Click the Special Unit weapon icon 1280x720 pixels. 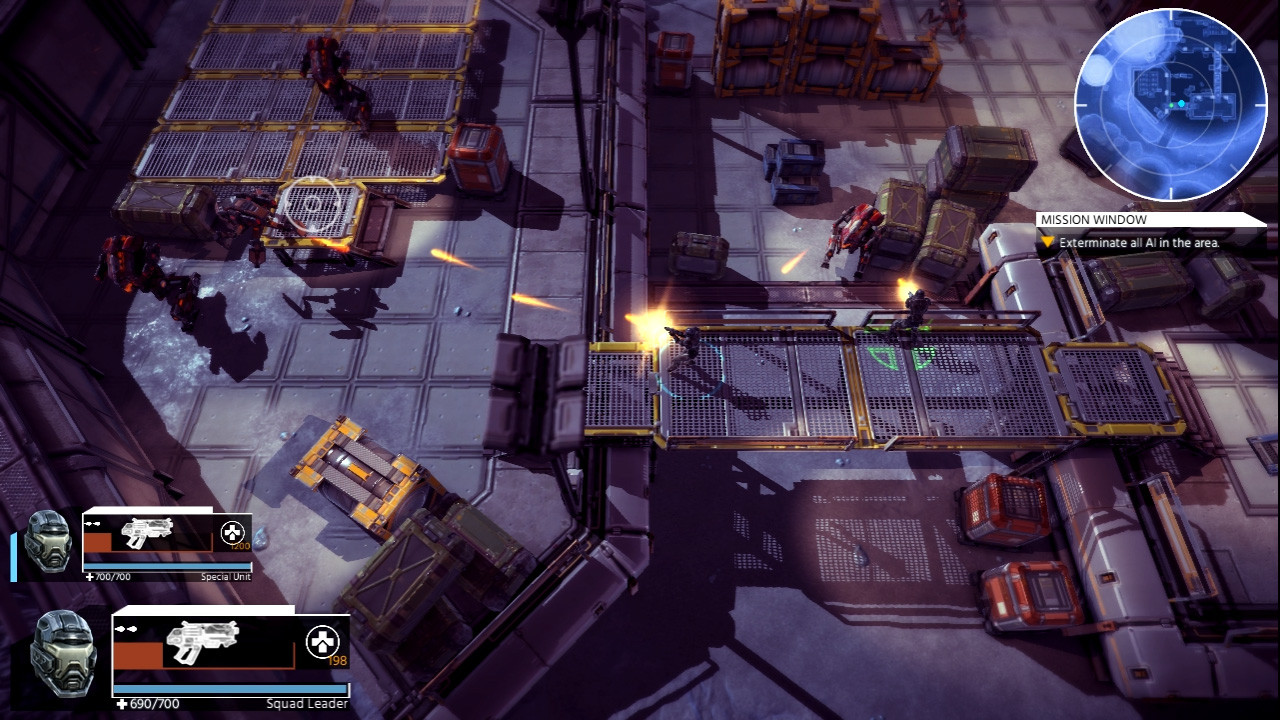147,533
